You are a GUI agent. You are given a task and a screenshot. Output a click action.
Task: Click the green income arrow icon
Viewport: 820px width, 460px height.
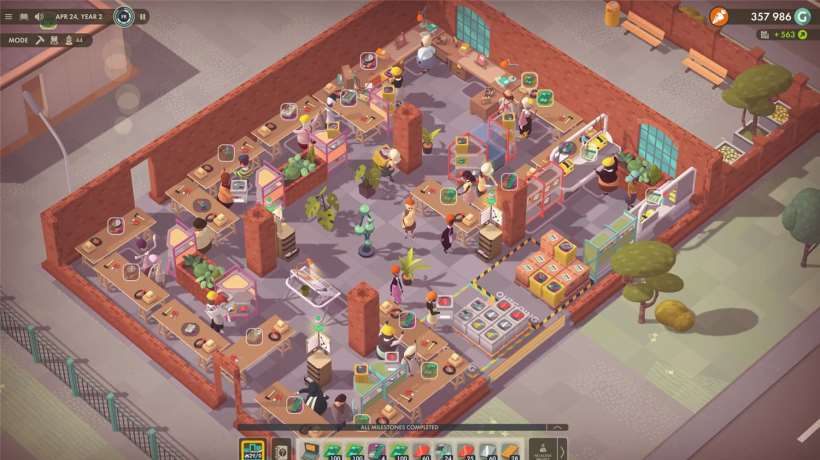(800, 35)
